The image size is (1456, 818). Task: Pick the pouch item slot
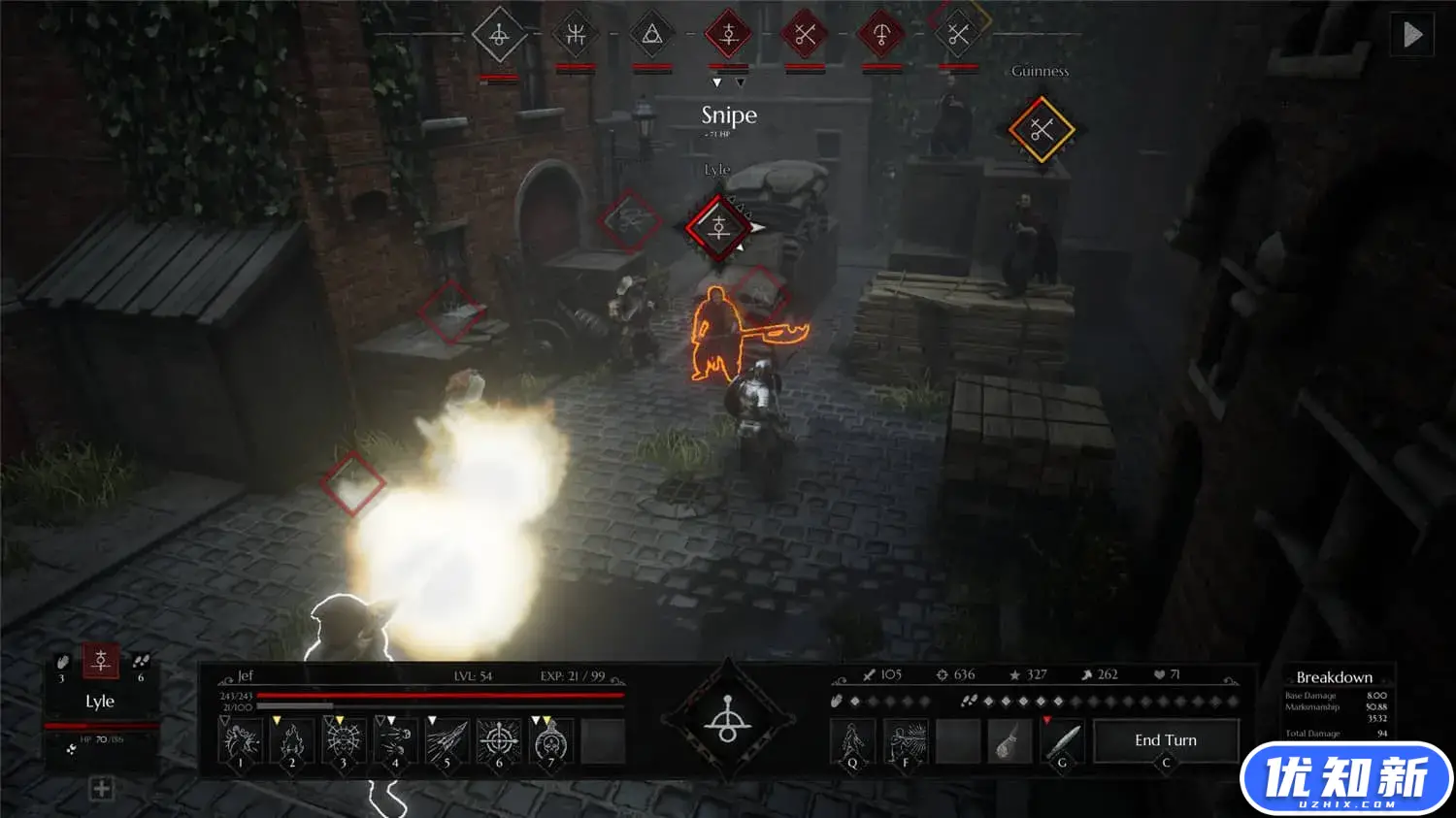[1009, 742]
